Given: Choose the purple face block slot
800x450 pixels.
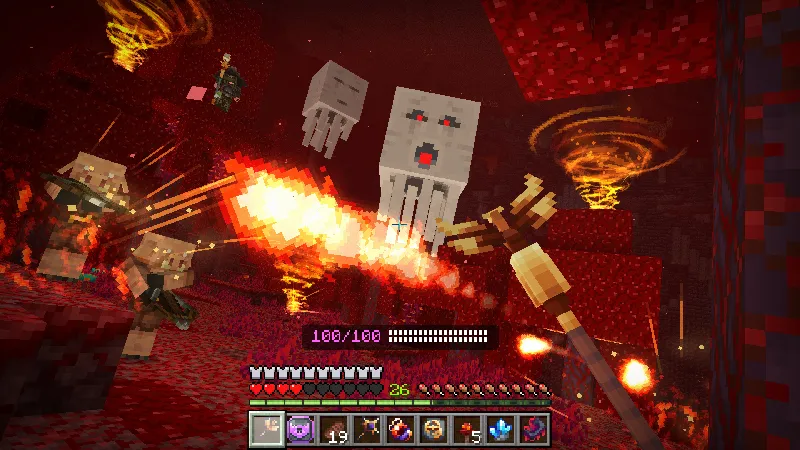Looking at the screenshot, I should click(299, 430).
